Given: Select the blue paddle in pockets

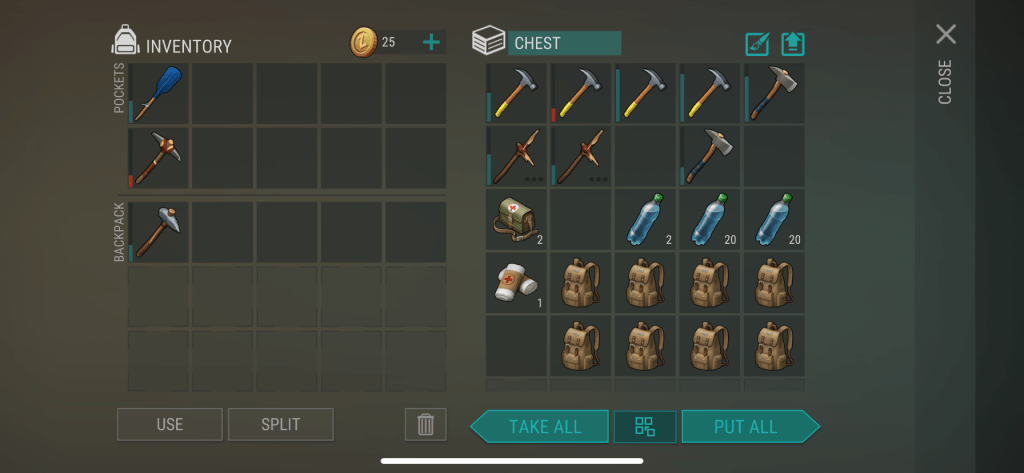Looking at the screenshot, I should coord(158,94).
